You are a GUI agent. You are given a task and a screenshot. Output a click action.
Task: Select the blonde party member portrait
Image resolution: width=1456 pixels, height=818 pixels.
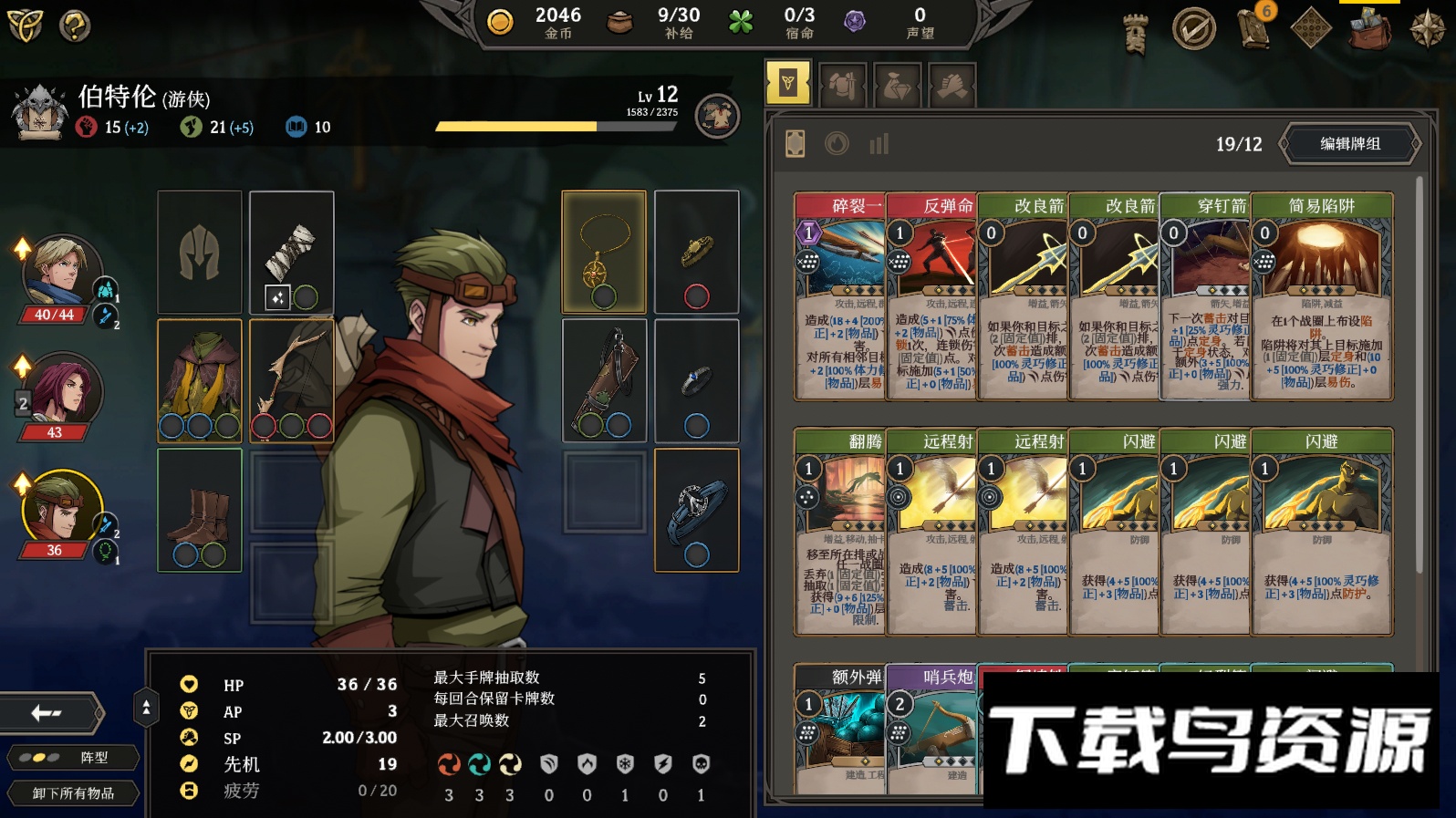(x=60, y=271)
